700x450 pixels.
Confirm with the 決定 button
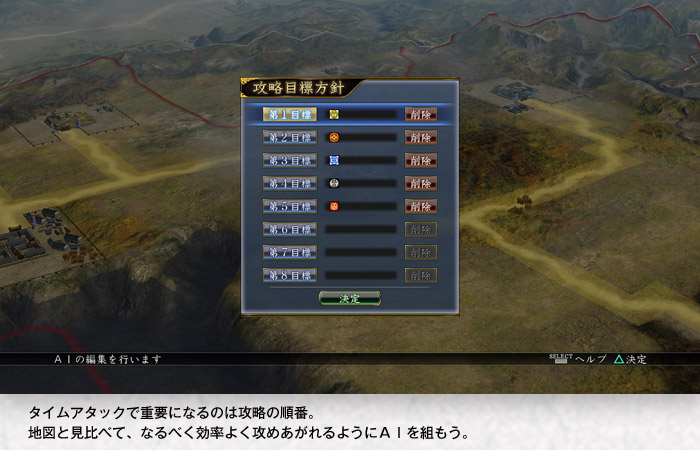pos(350,298)
